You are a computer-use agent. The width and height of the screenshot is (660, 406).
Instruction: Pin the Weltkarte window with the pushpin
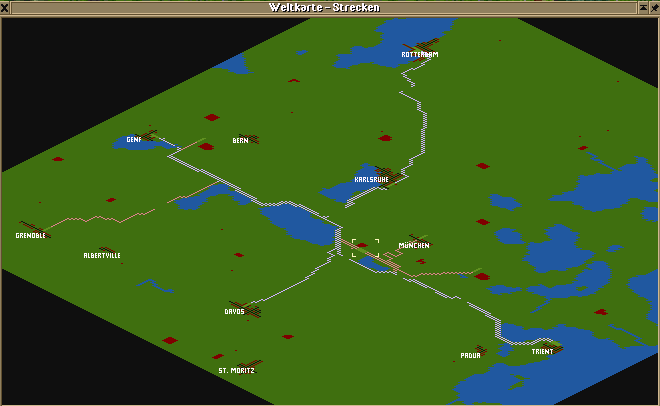click(653, 7)
